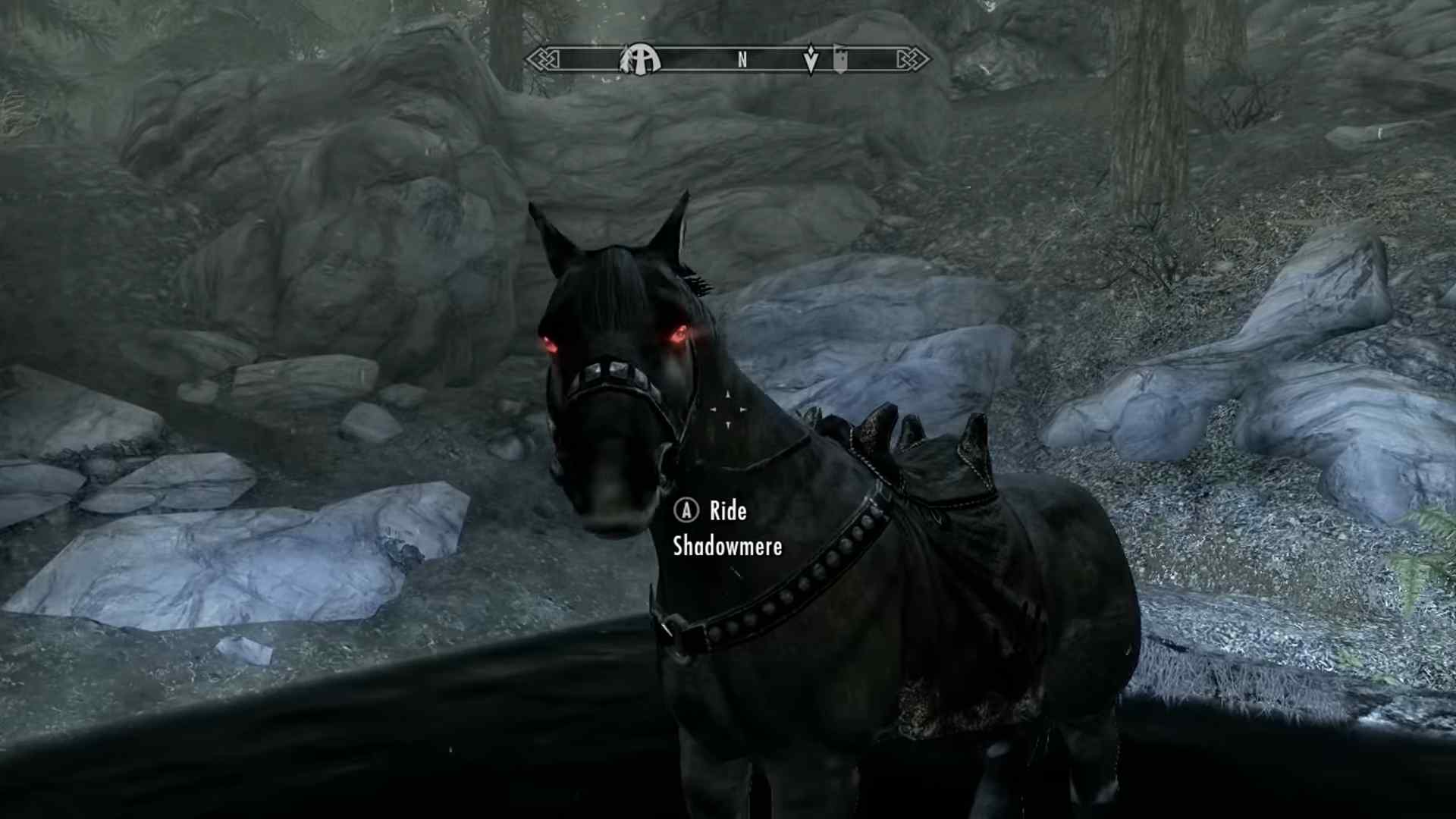Click the N north indicator on the compass
Screen dimensions: 1456x819
742,58
